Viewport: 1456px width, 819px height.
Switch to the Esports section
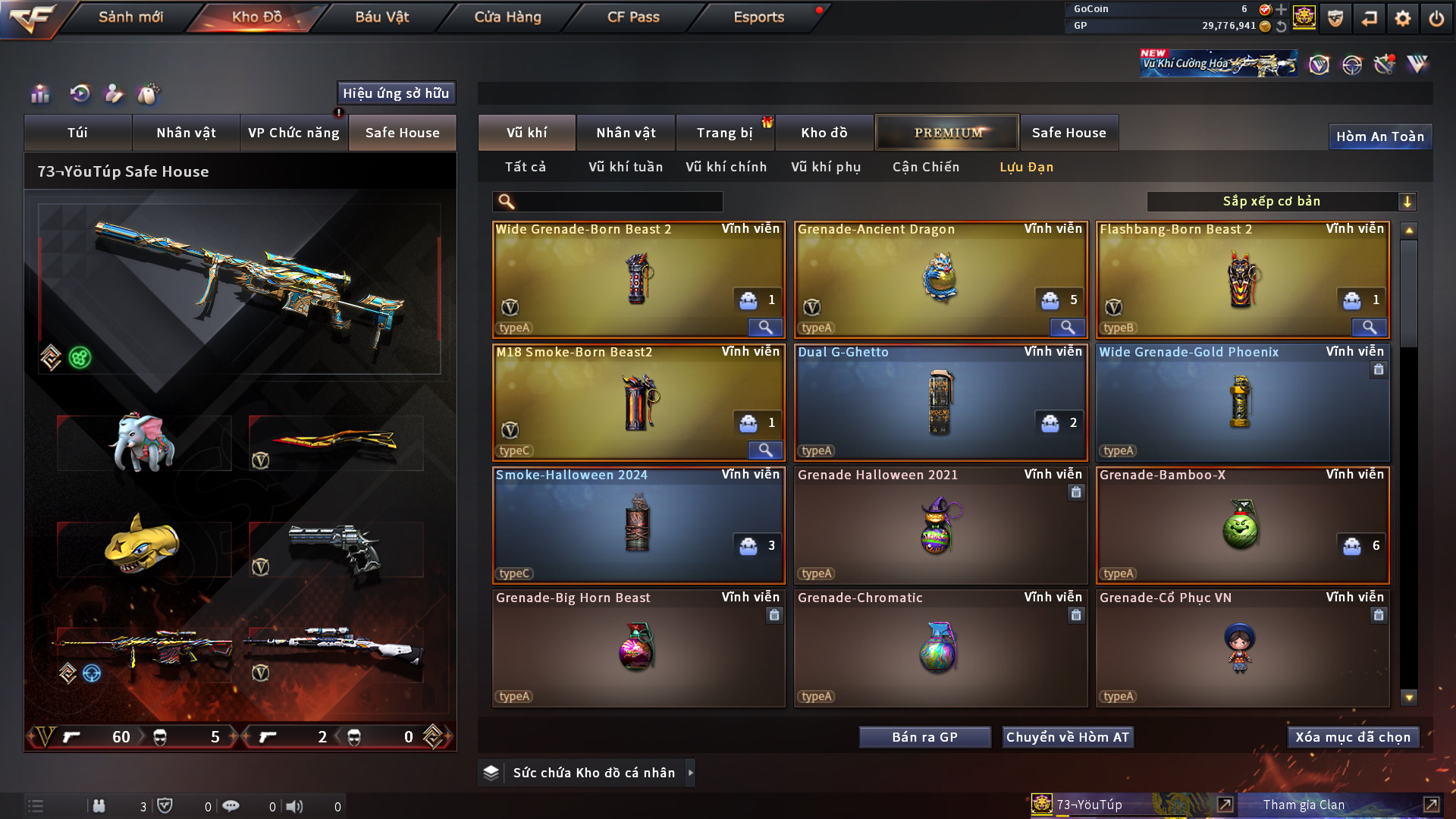[x=758, y=17]
